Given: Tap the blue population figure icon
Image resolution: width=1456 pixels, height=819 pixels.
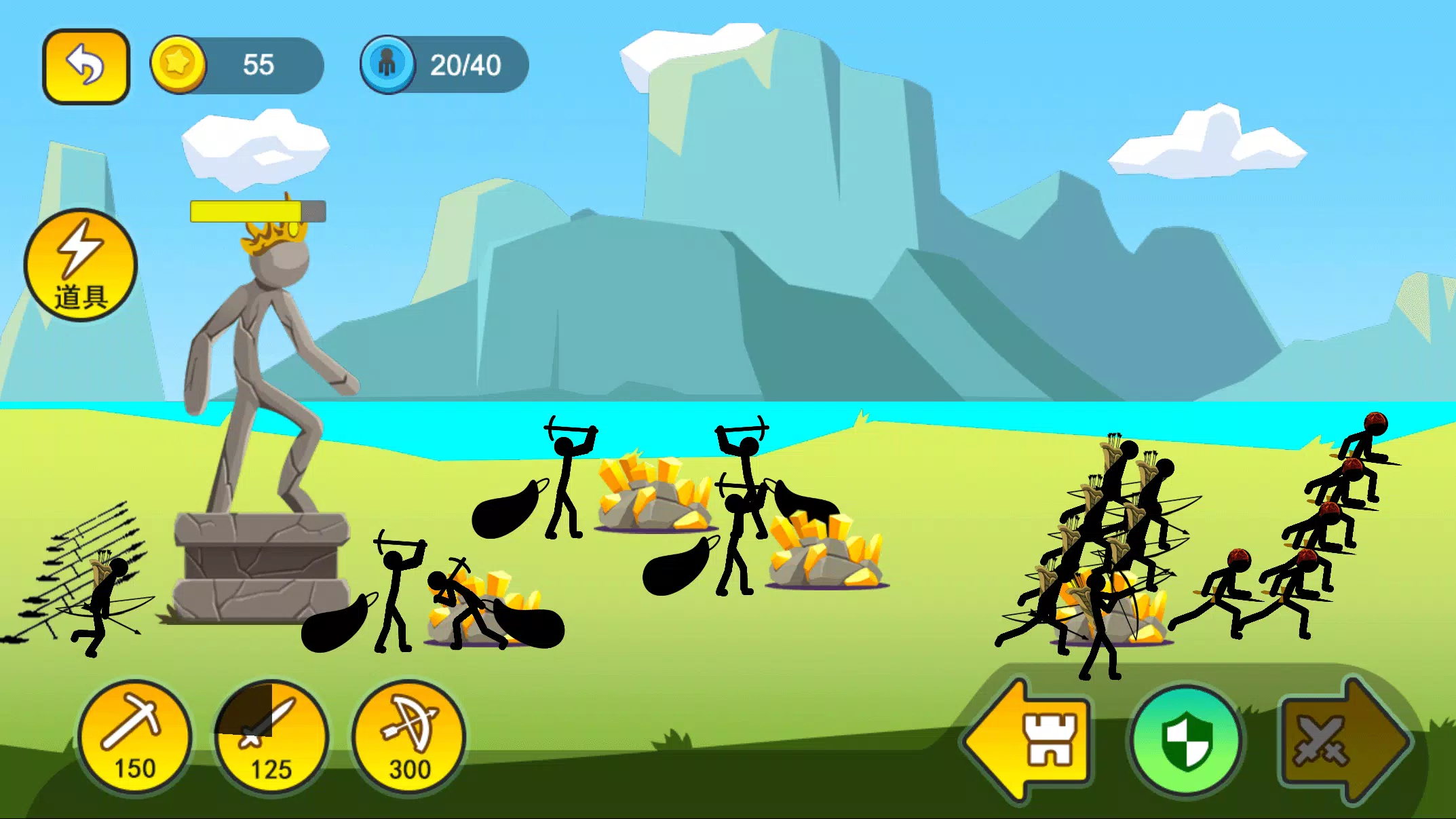Looking at the screenshot, I should [x=388, y=65].
